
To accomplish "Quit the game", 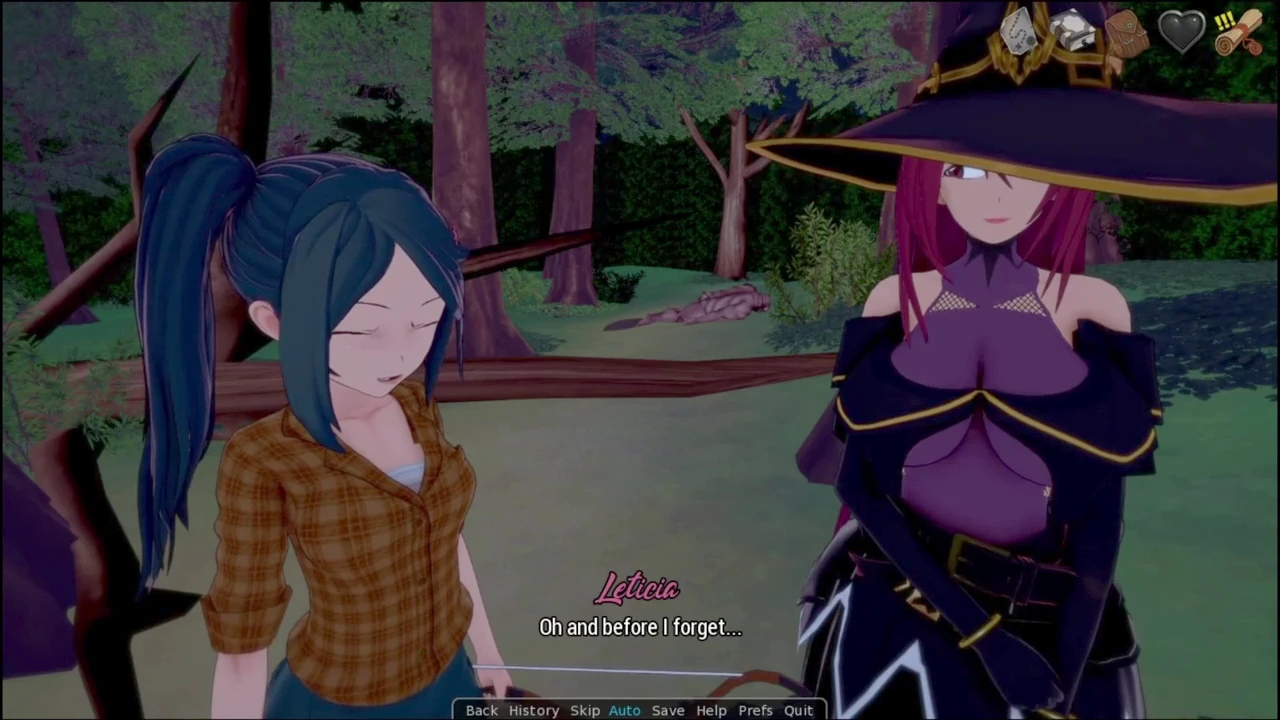I will point(798,710).
